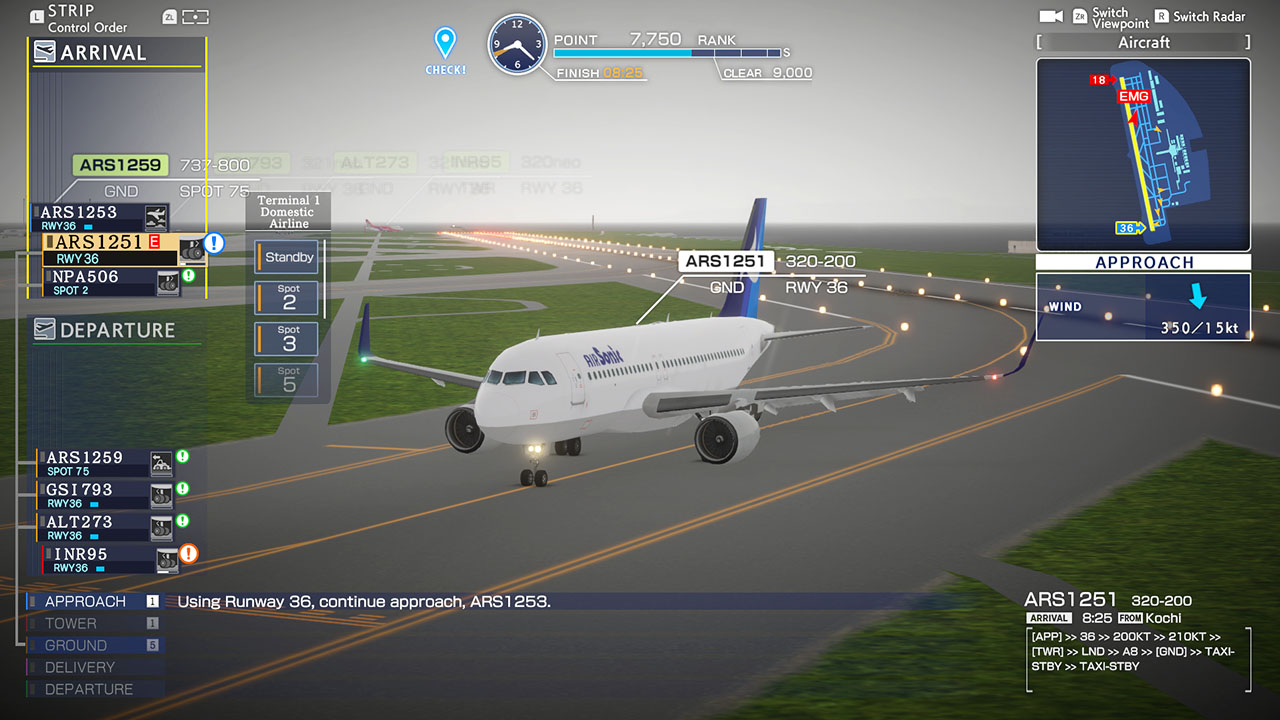Click the ARS1251 callsign label above the plane

(x=726, y=260)
